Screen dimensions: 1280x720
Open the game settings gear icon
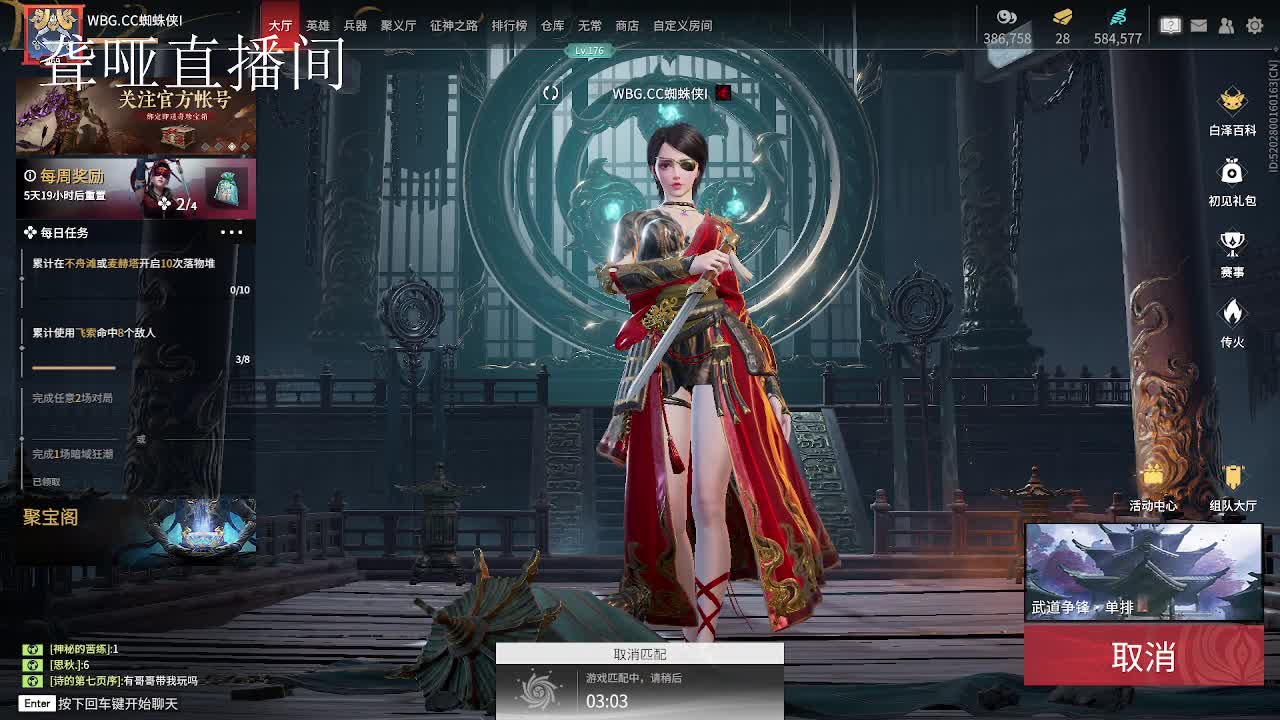(x=1256, y=25)
